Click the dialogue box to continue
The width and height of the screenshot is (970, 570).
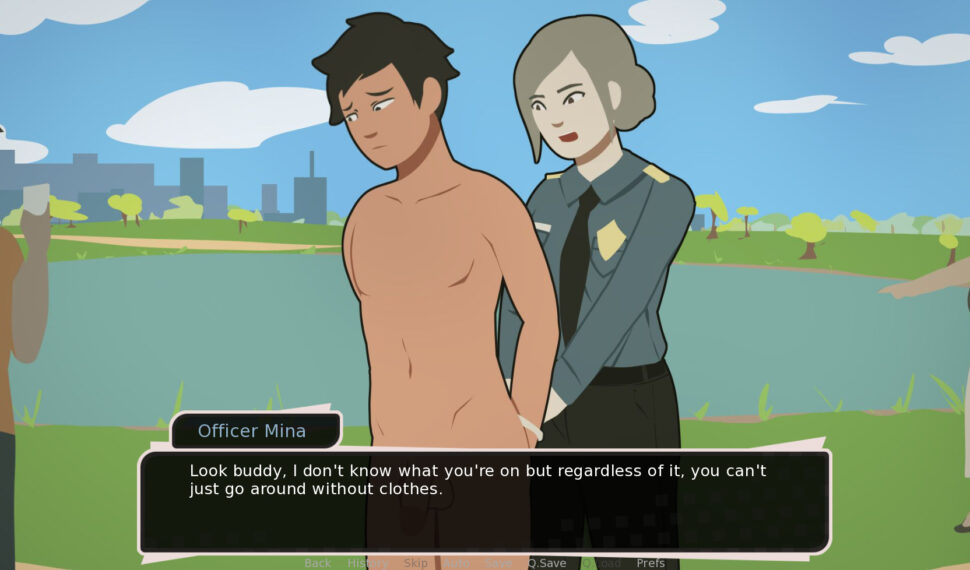484,500
